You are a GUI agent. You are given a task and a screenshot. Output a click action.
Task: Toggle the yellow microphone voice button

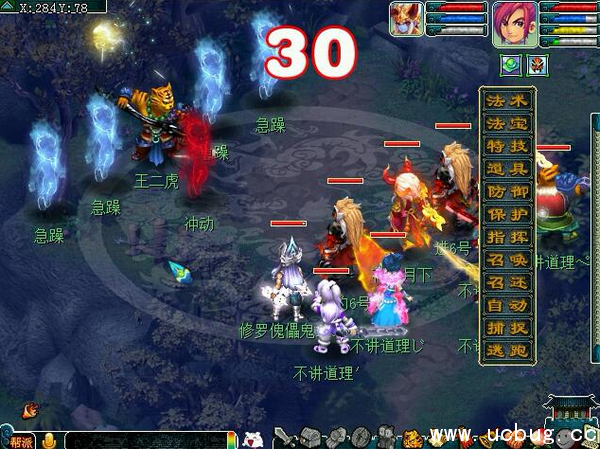(46, 439)
